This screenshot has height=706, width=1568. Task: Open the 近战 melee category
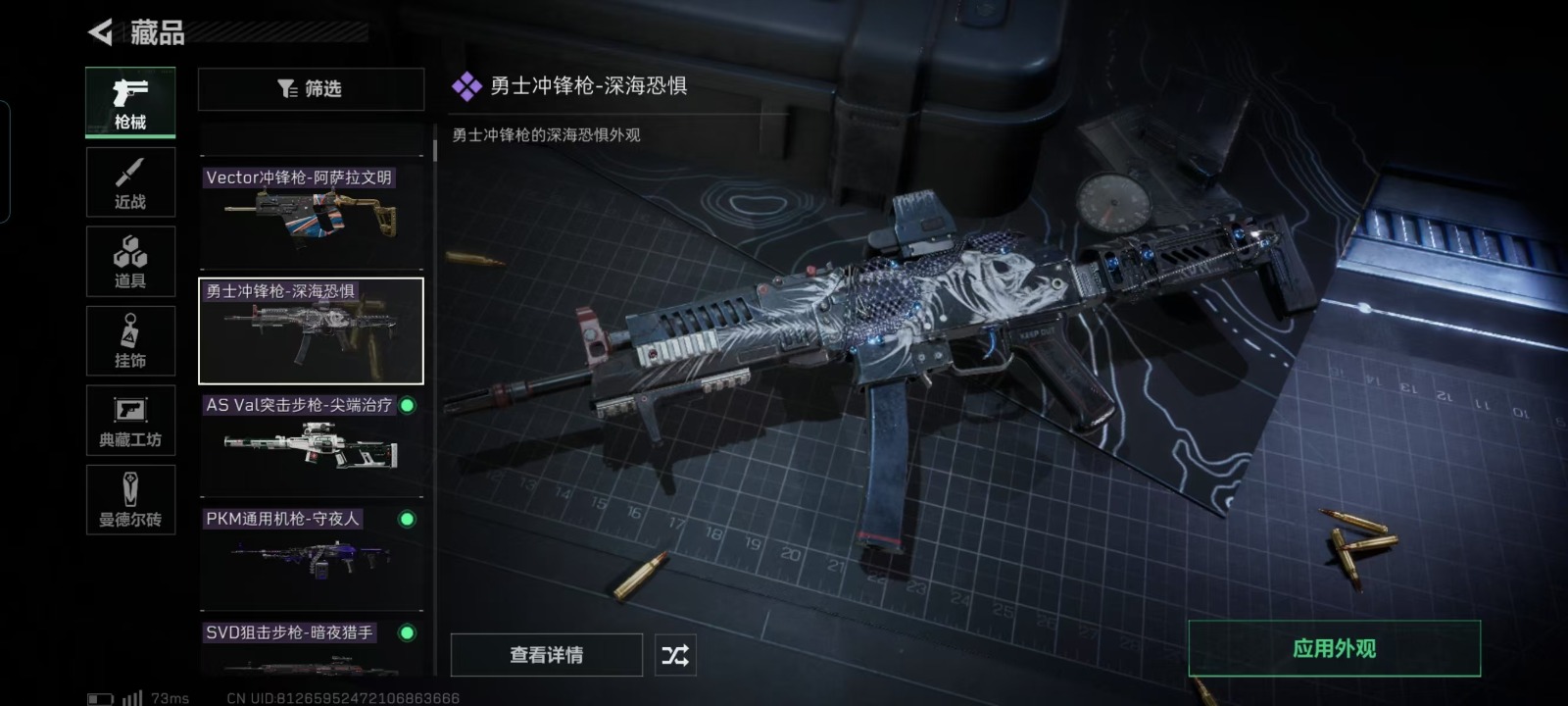[x=130, y=182]
